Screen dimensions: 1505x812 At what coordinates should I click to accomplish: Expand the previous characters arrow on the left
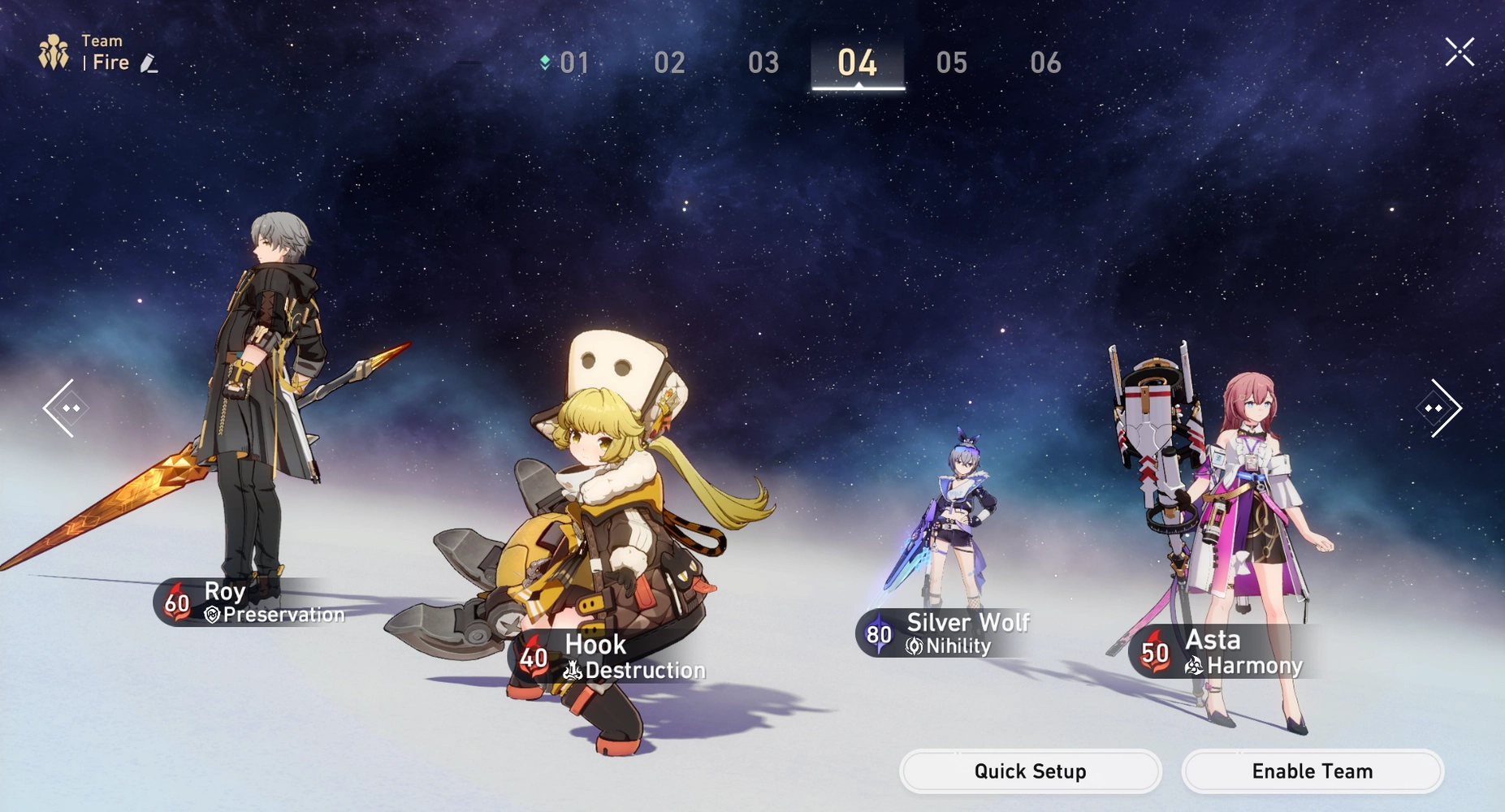tap(65, 408)
